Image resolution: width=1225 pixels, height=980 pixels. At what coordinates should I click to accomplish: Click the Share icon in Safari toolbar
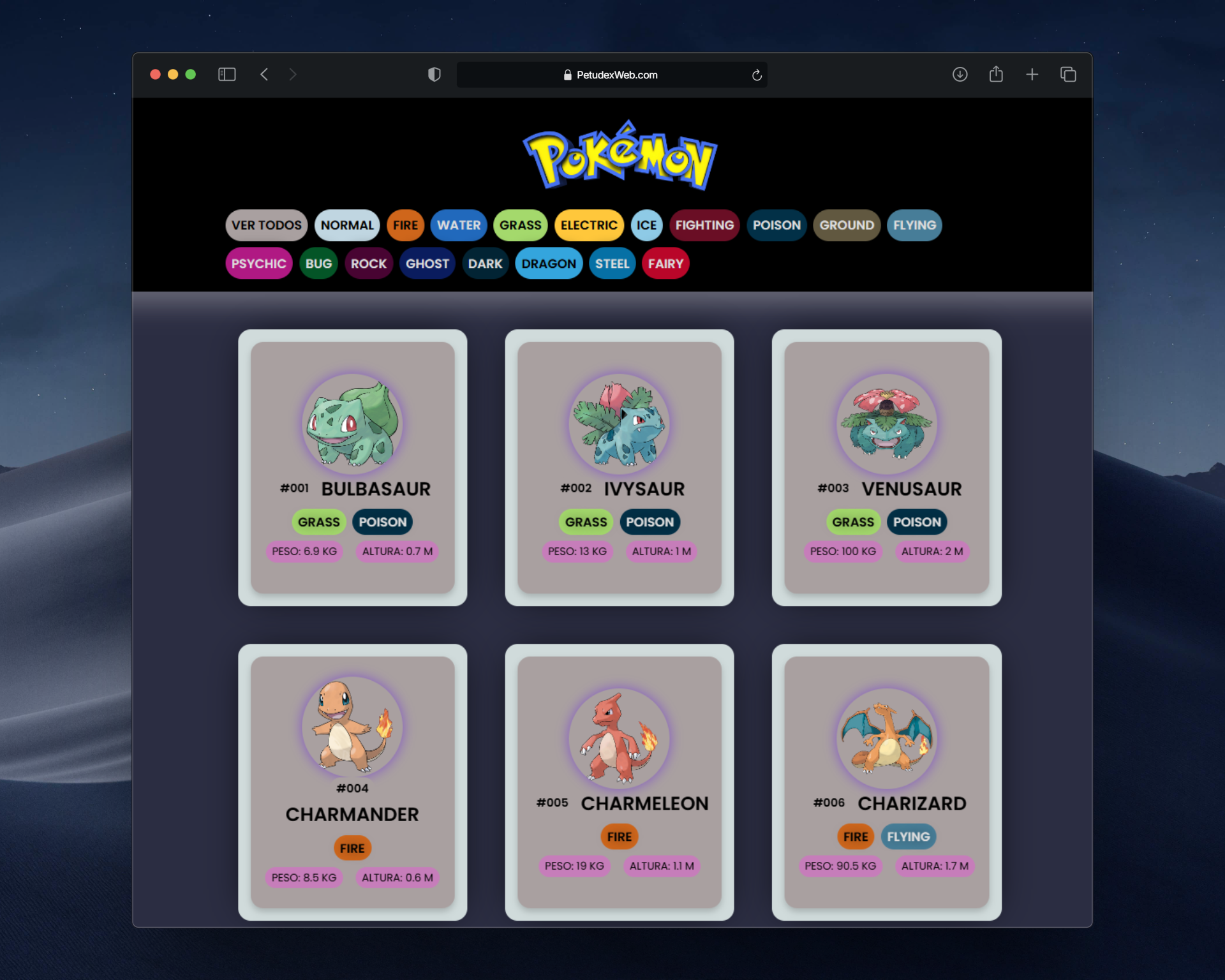[x=995, y=74]
